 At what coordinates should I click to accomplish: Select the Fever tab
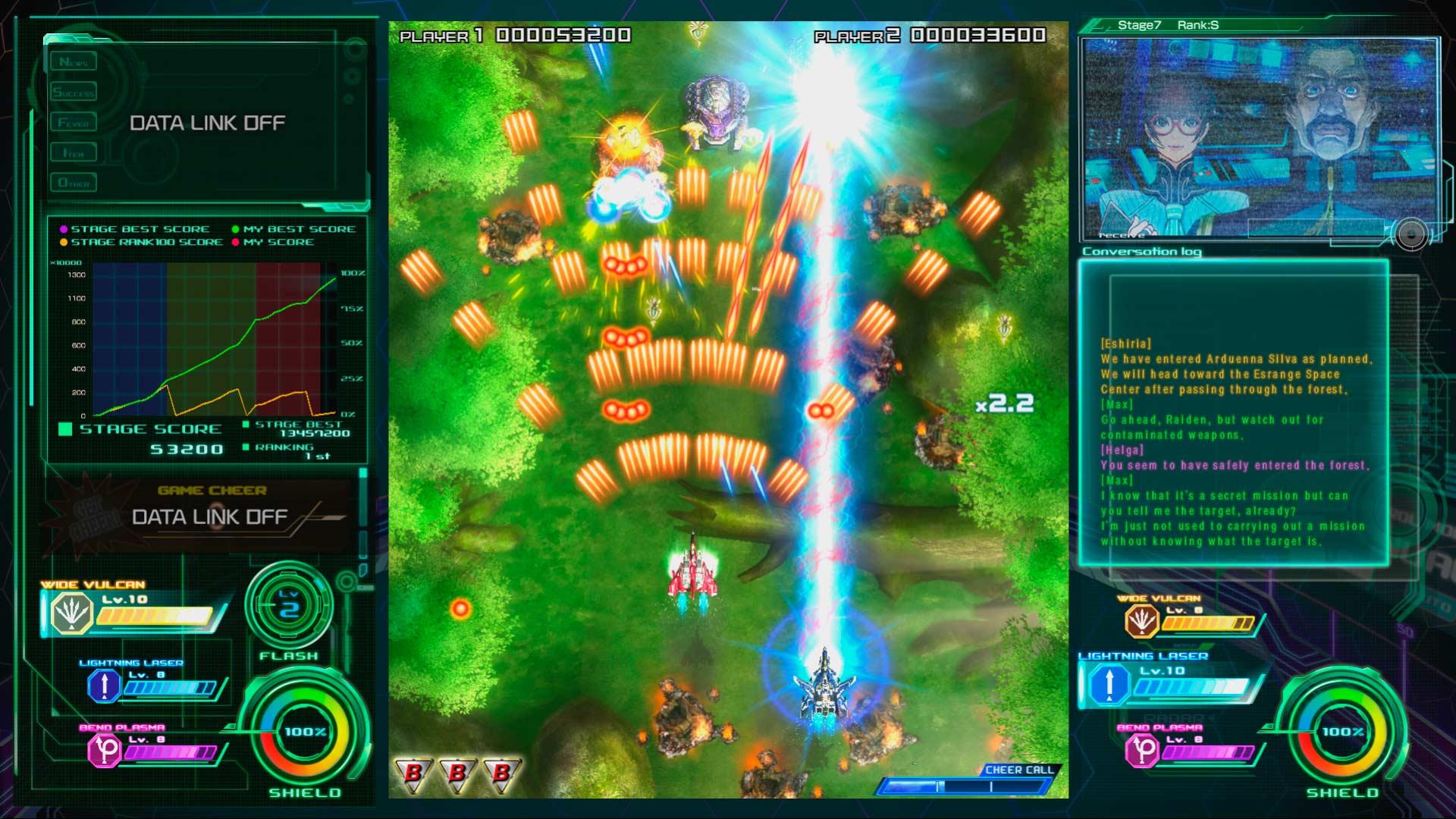(x=74, y=123)
